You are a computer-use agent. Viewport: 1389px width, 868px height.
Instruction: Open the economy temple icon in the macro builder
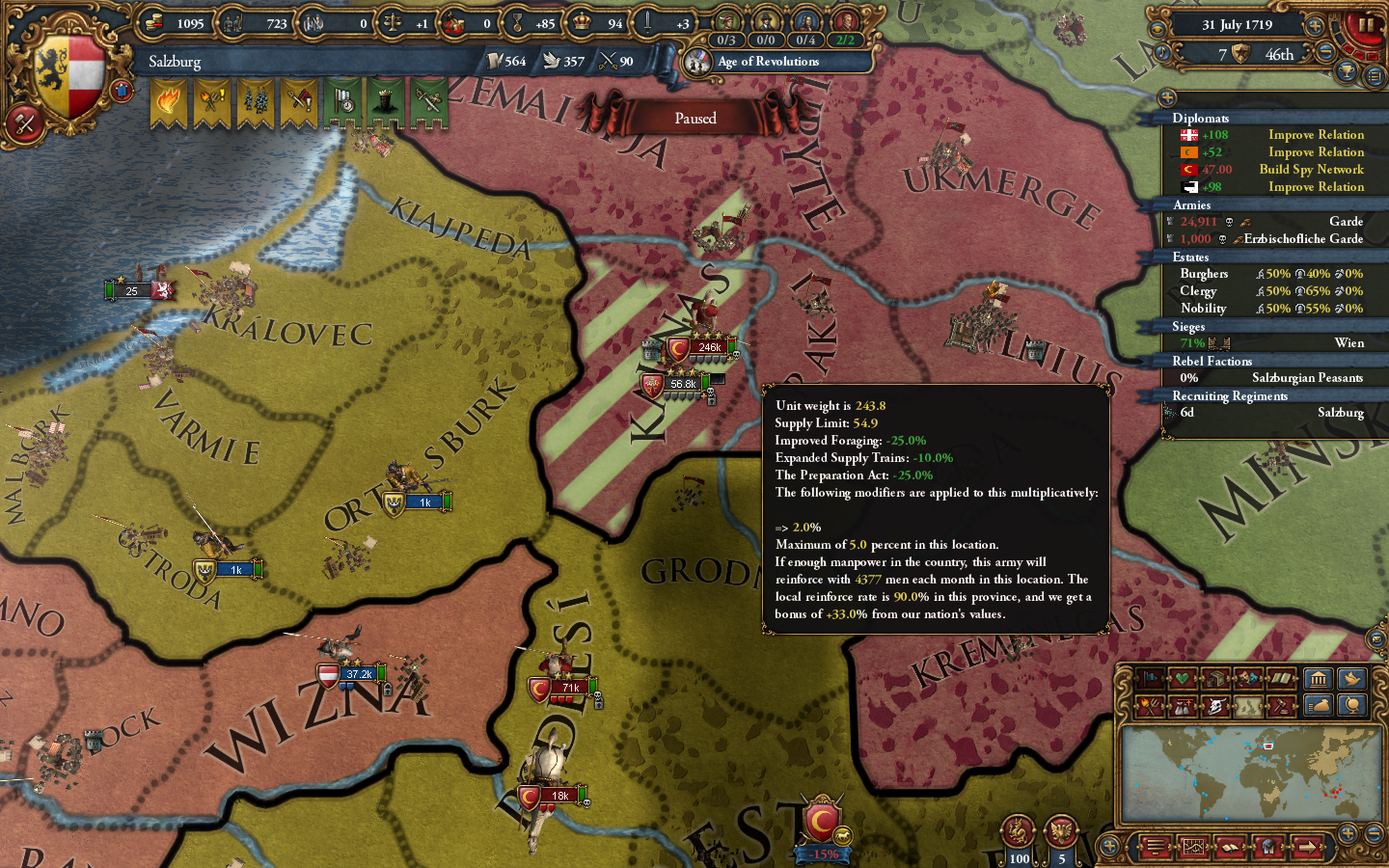(x=1320, y=679)
